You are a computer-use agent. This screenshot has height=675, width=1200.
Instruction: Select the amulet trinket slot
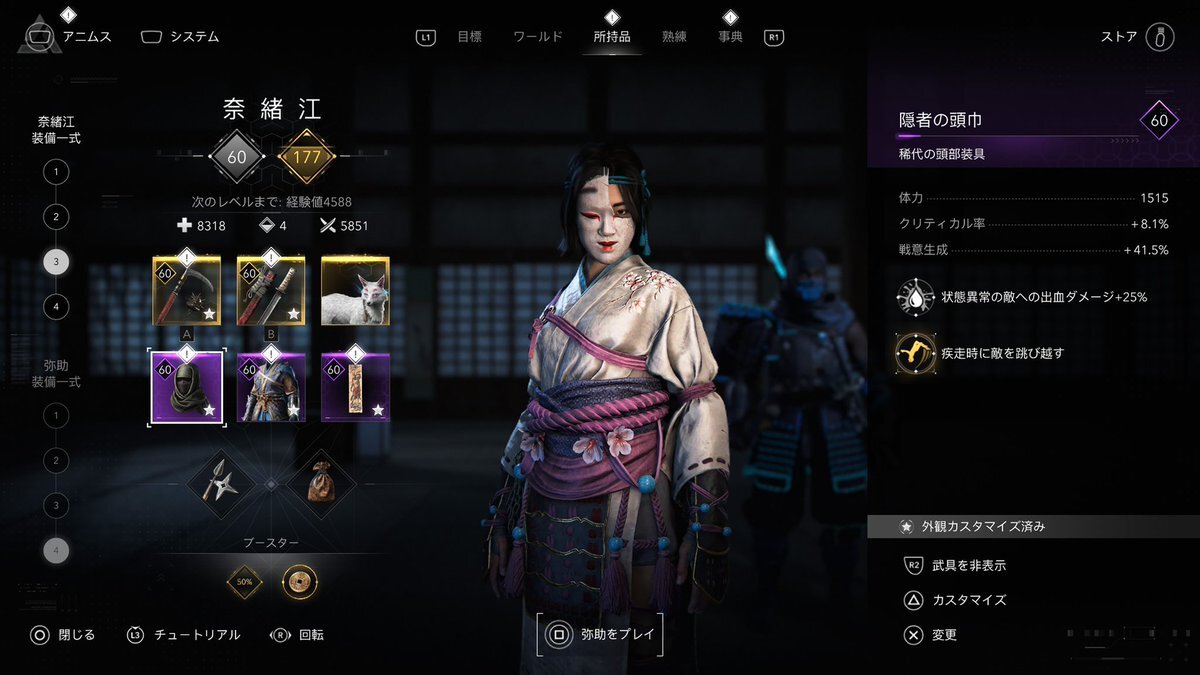[355, 386]
